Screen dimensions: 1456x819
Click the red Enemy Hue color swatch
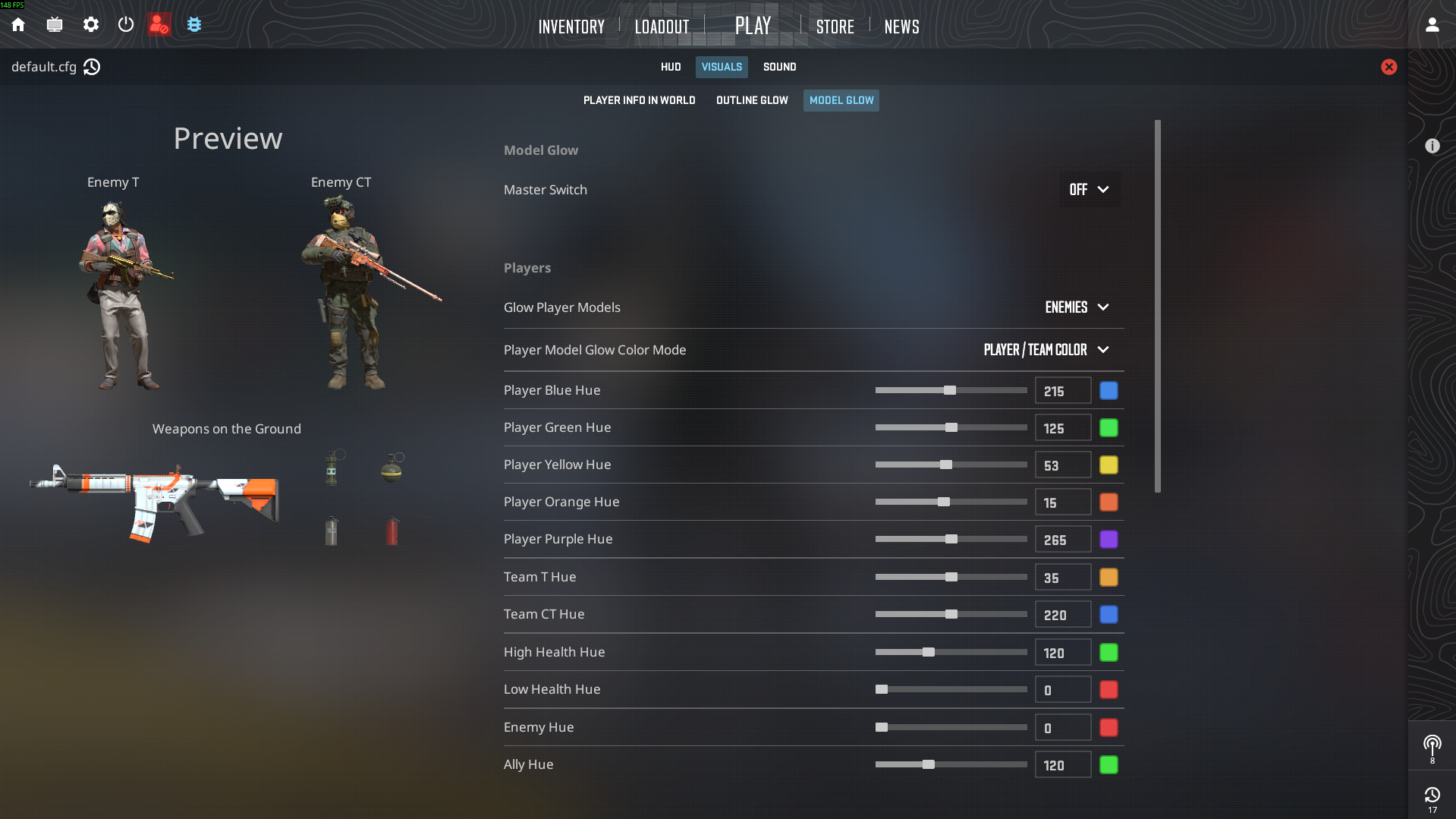[x=1109, y=727]
